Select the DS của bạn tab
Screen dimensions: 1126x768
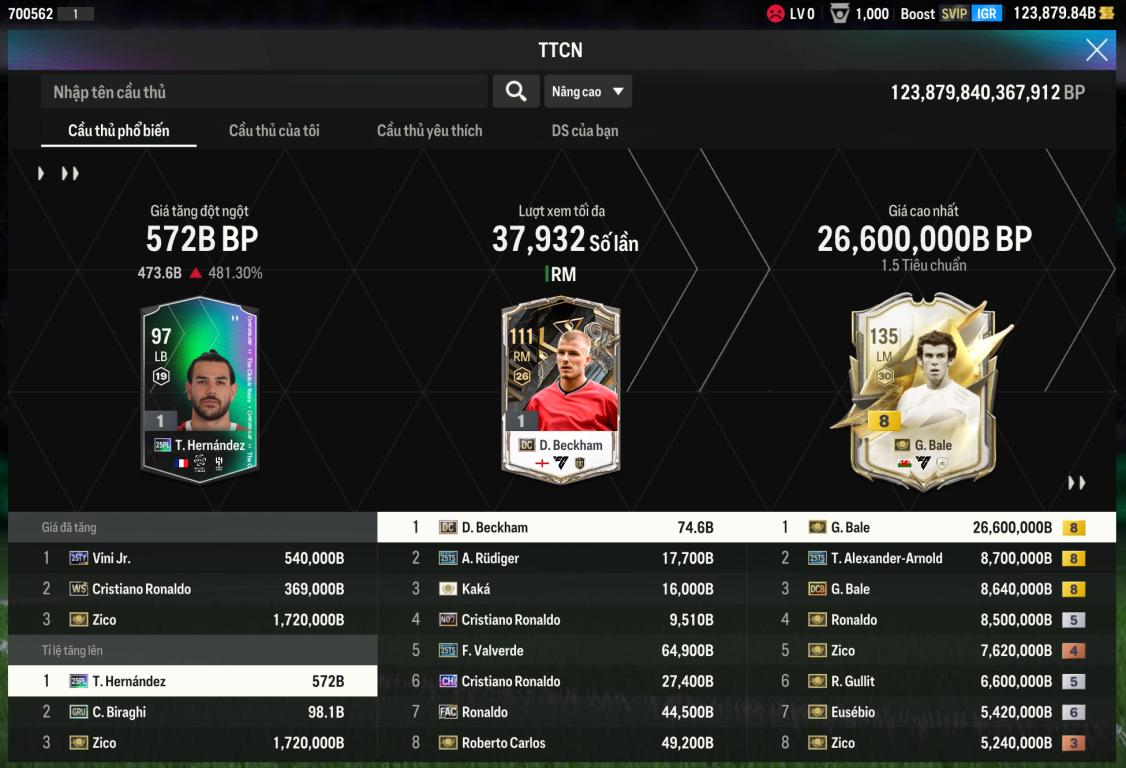585,131
